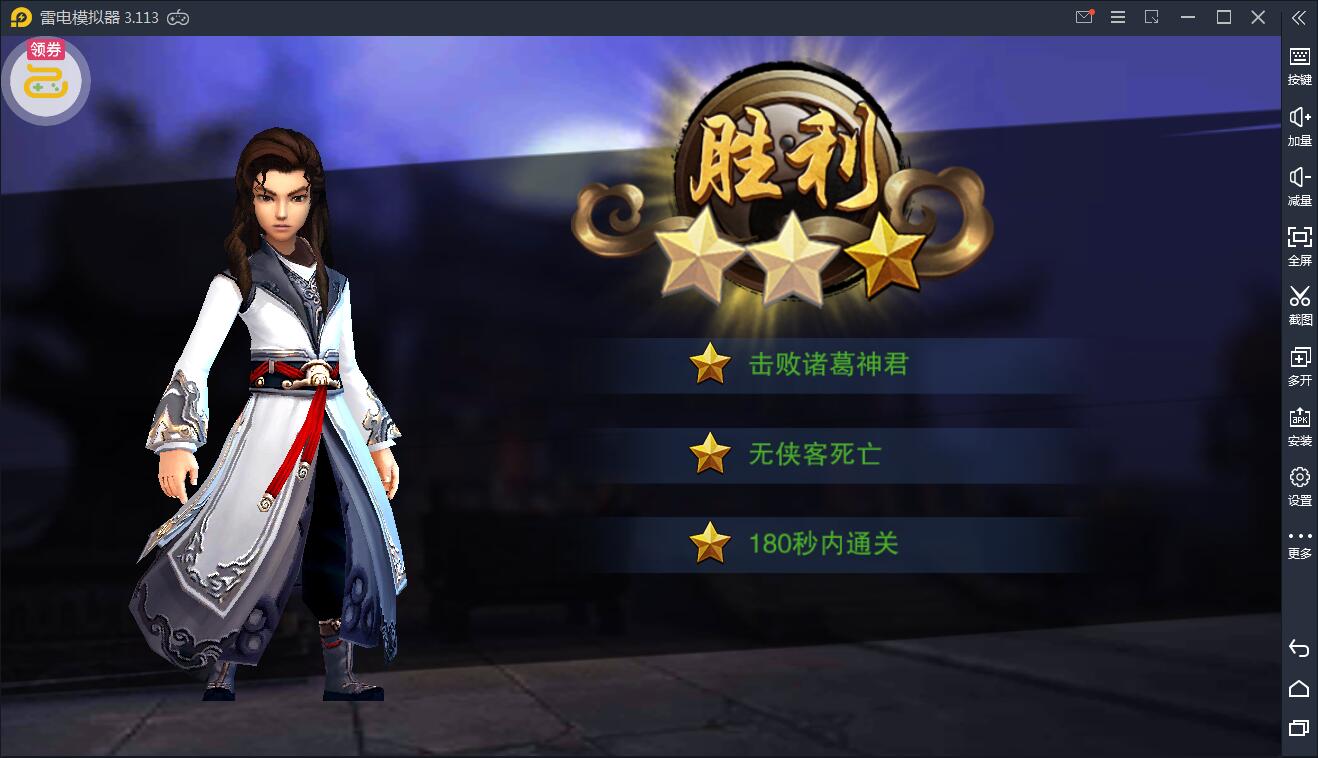
Task: Click the 击败诸葛神君 objective star
Action: (x=712, y=365)
